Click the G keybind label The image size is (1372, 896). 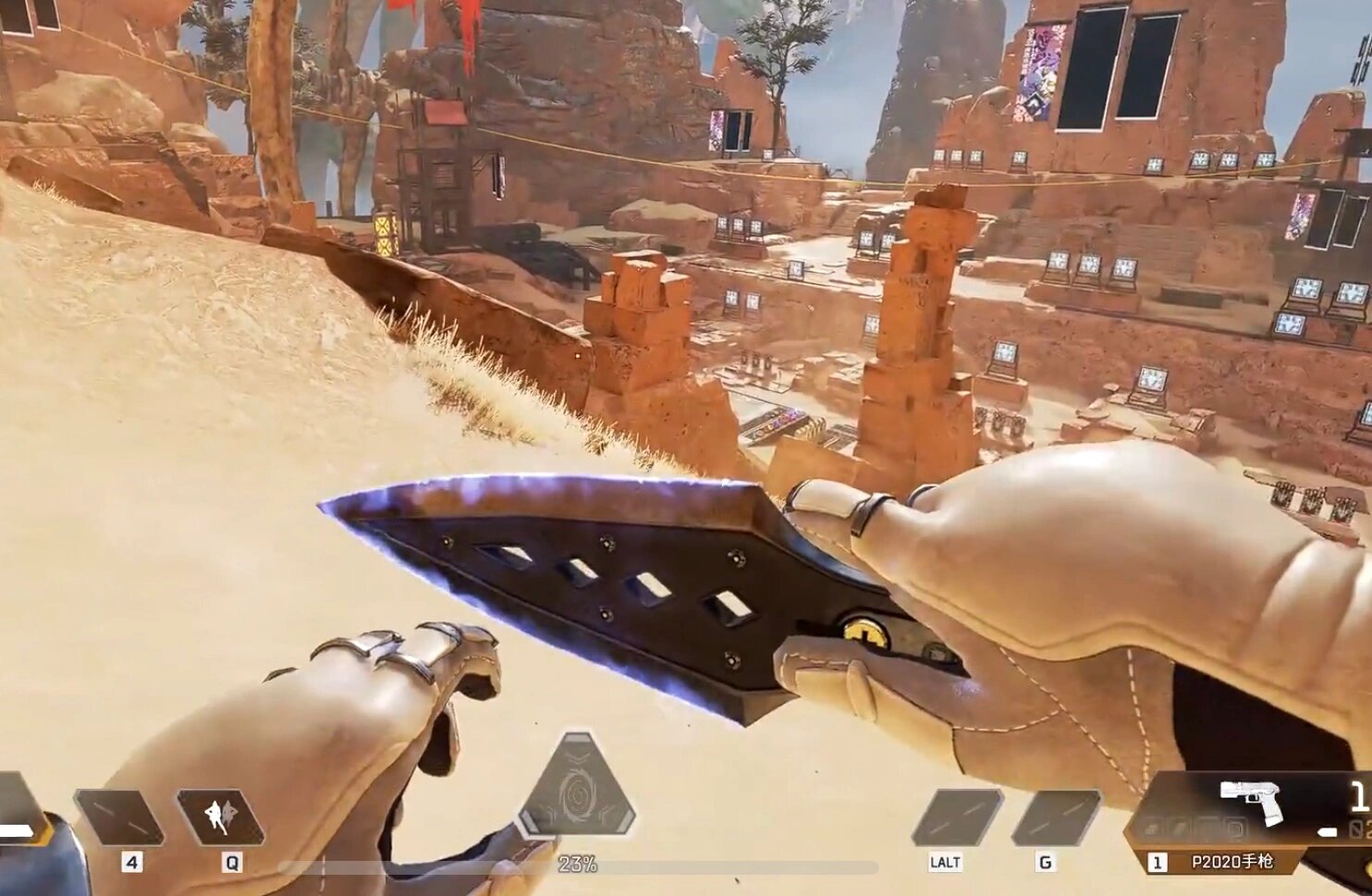[x=1046, y=860]
